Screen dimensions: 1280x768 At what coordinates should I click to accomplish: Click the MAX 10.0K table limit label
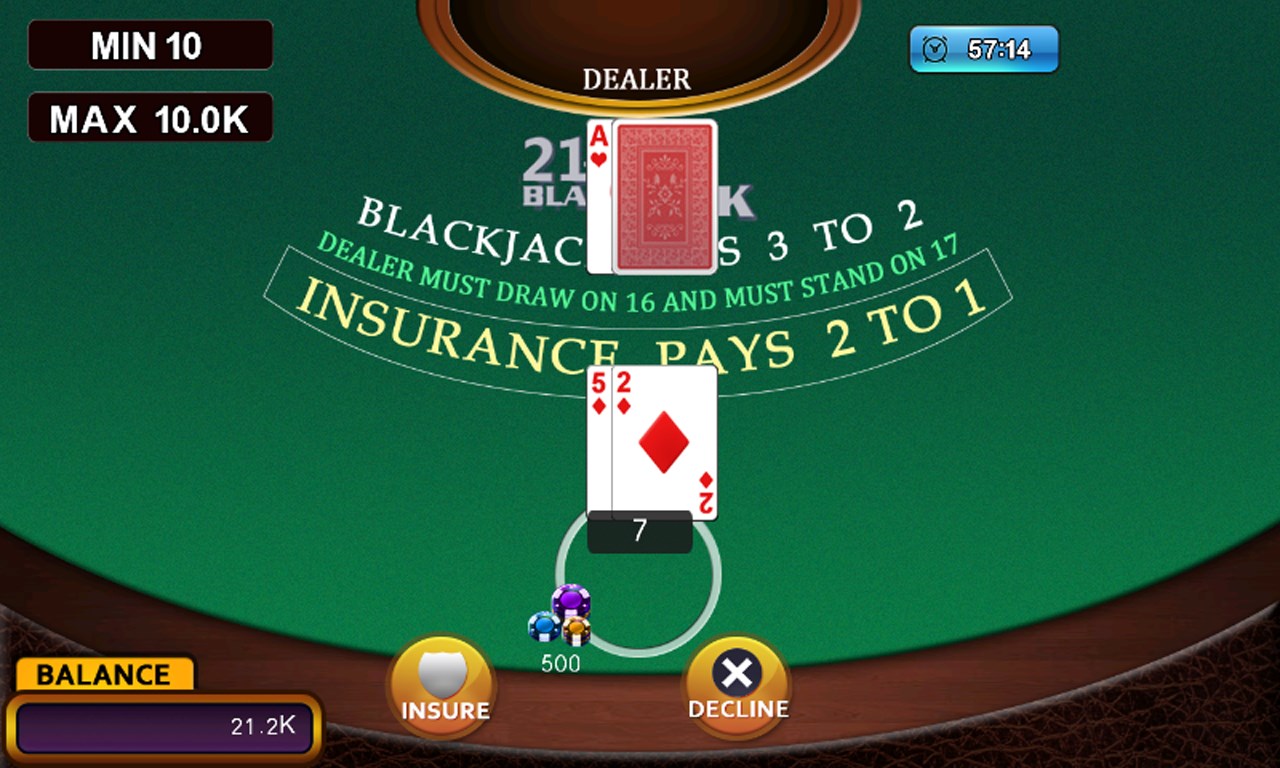click(150, 117)
